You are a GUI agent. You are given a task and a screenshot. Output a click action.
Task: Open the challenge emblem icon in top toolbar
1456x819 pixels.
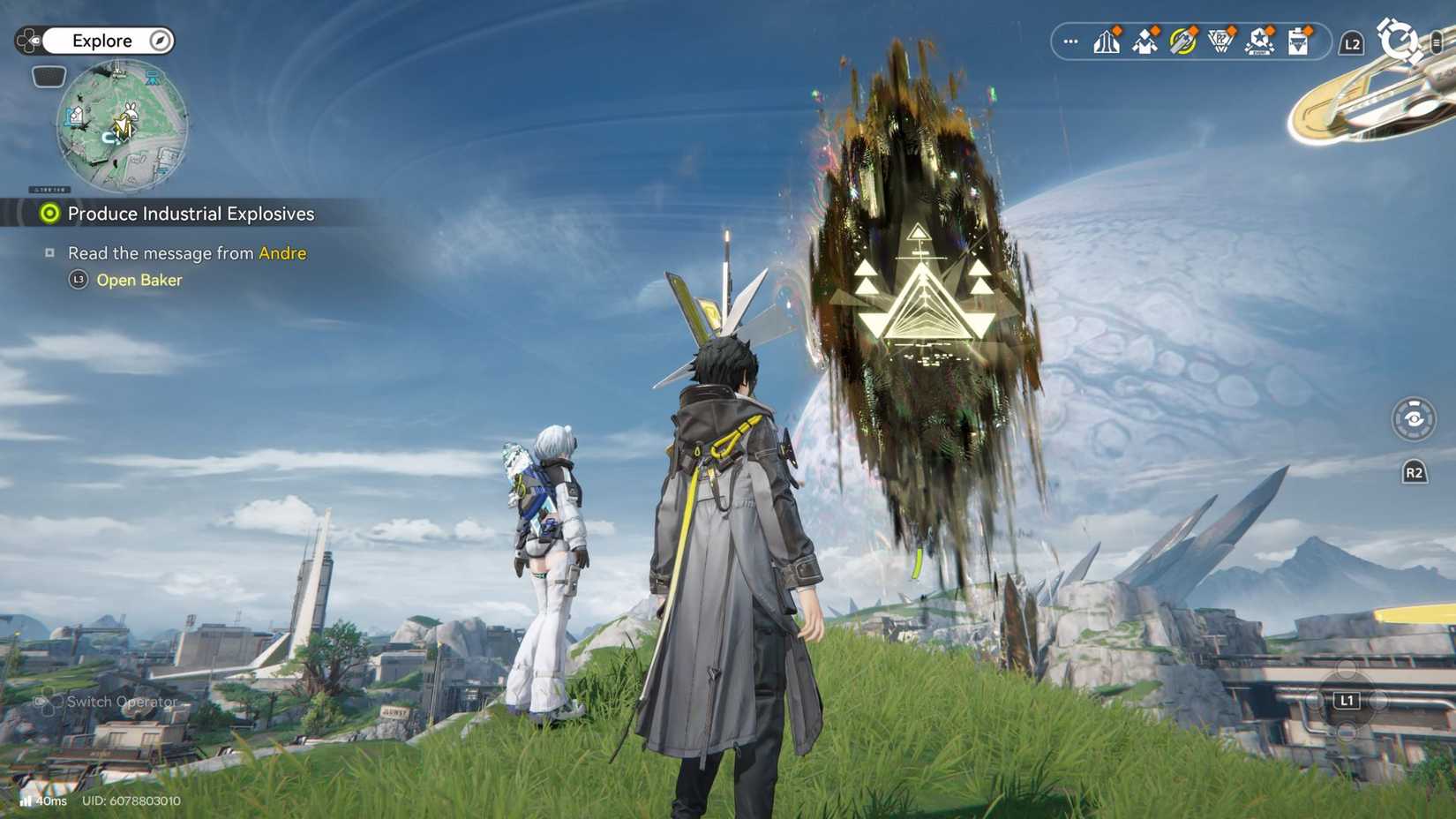coord(1220,41)
